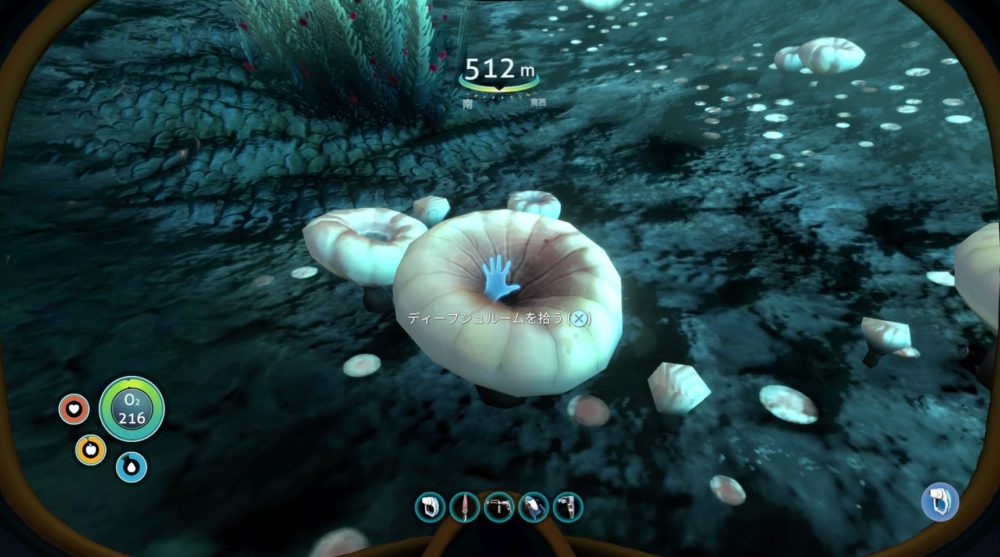Screen dimensions: 1000x557
Task: Select the Seaglide hotbar slot
Action: [x=533, y=507]
